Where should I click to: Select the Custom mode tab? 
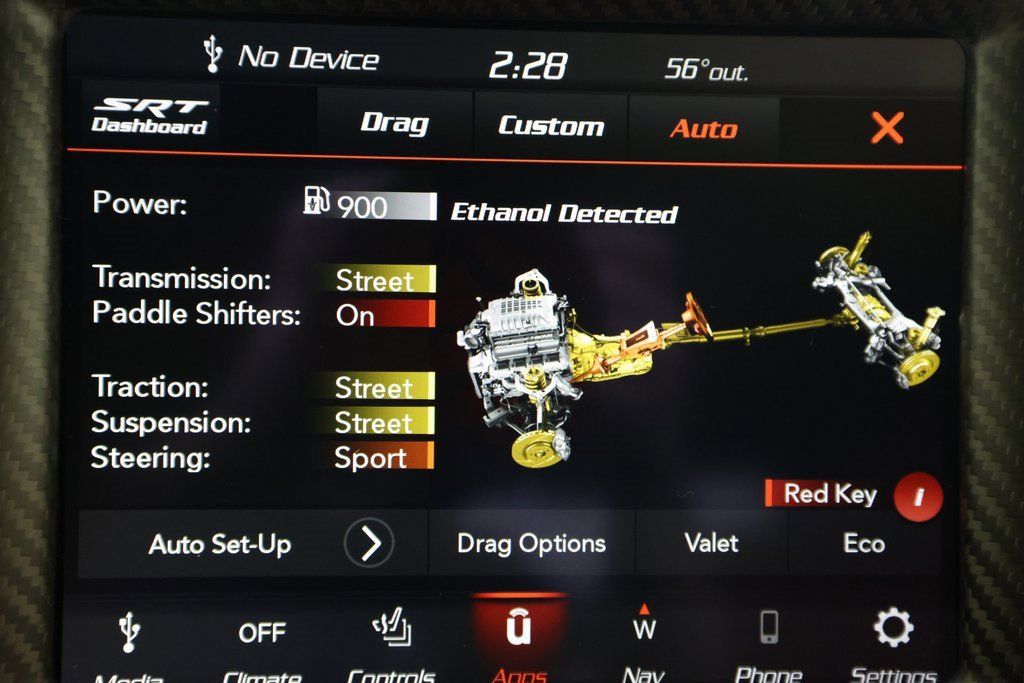point(551,127)
